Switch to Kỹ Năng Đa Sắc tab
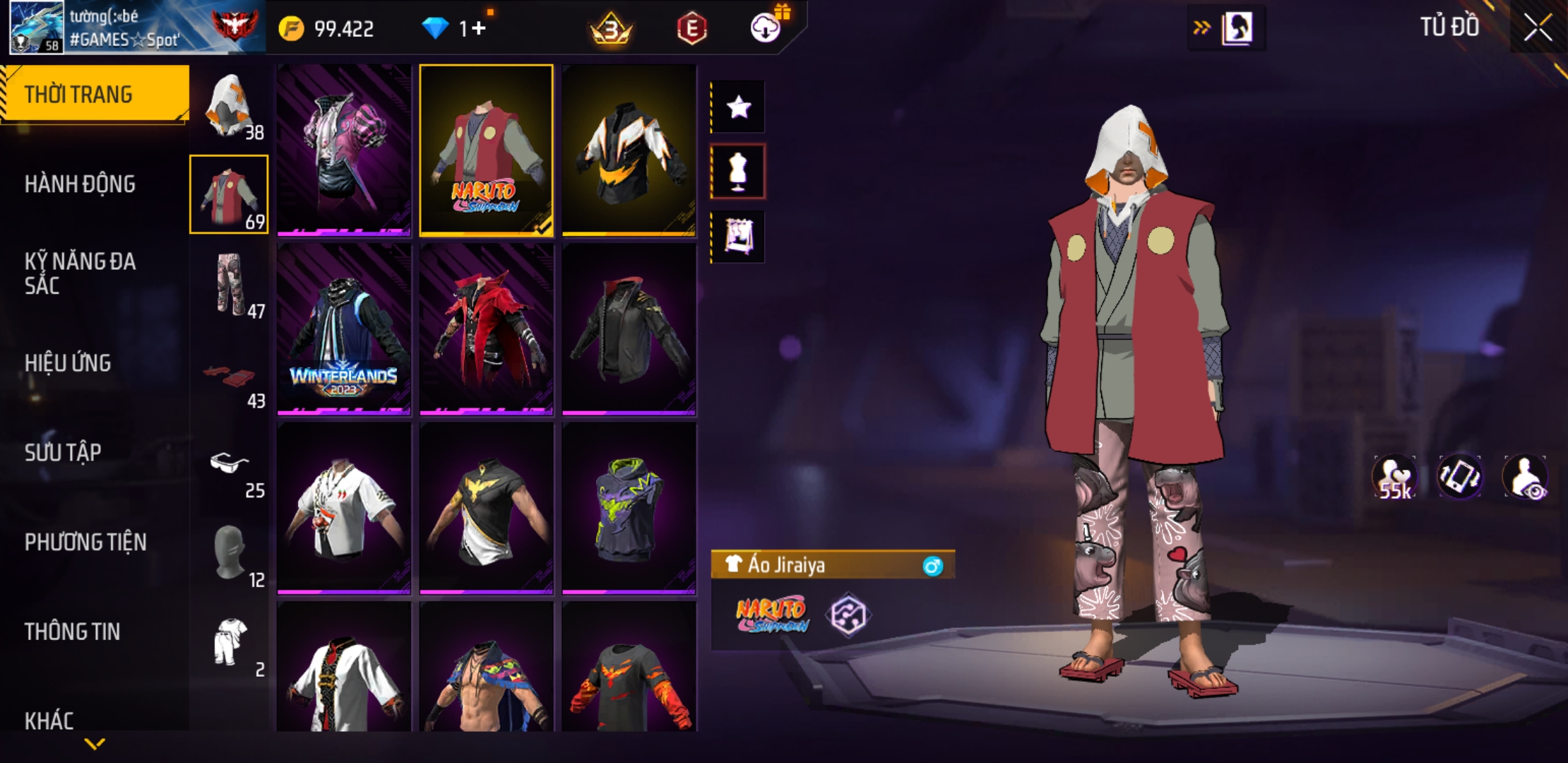The width and height of the screenshot is (1568, 763). tap(80, 273)
